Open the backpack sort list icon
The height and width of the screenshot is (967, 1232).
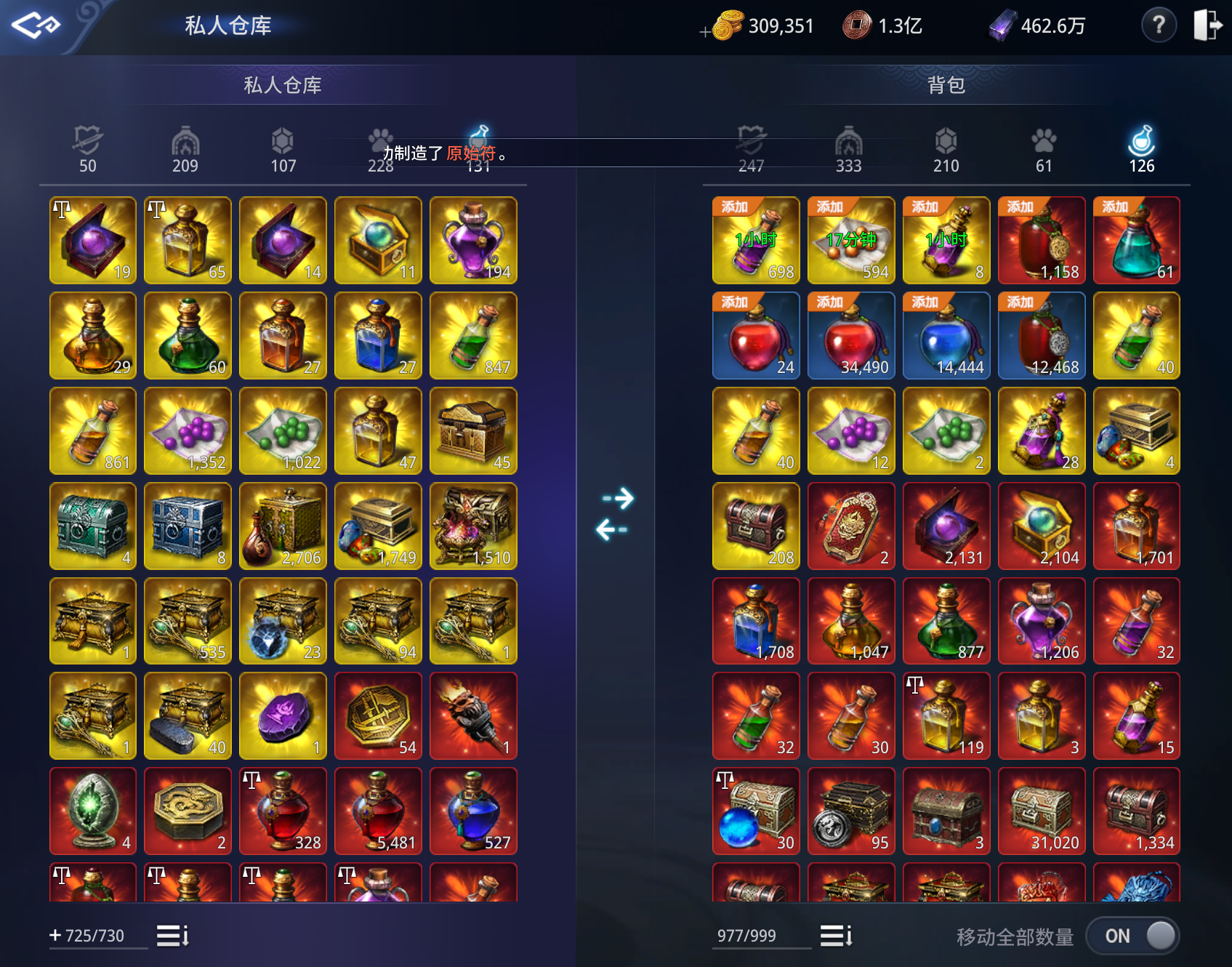pos(834,936)
